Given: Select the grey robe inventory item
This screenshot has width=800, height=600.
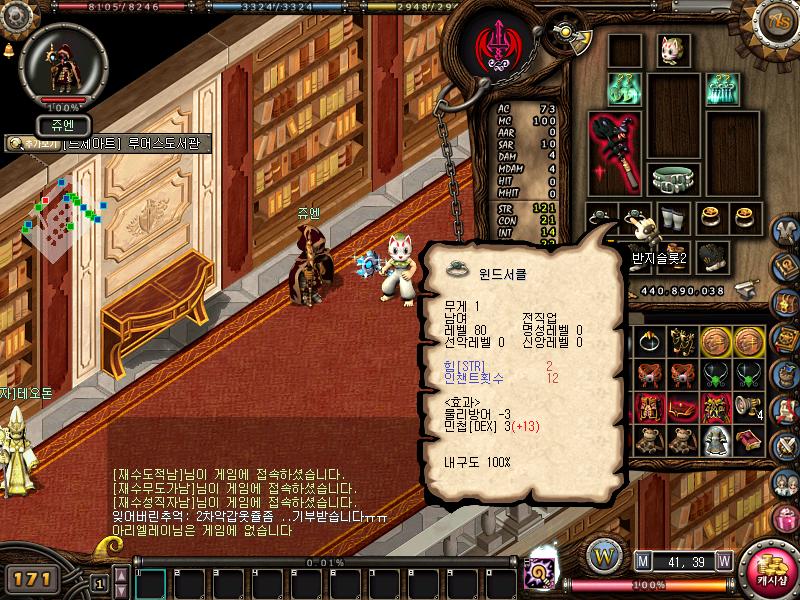Looking at the screenshot, I should coord(716,440).
